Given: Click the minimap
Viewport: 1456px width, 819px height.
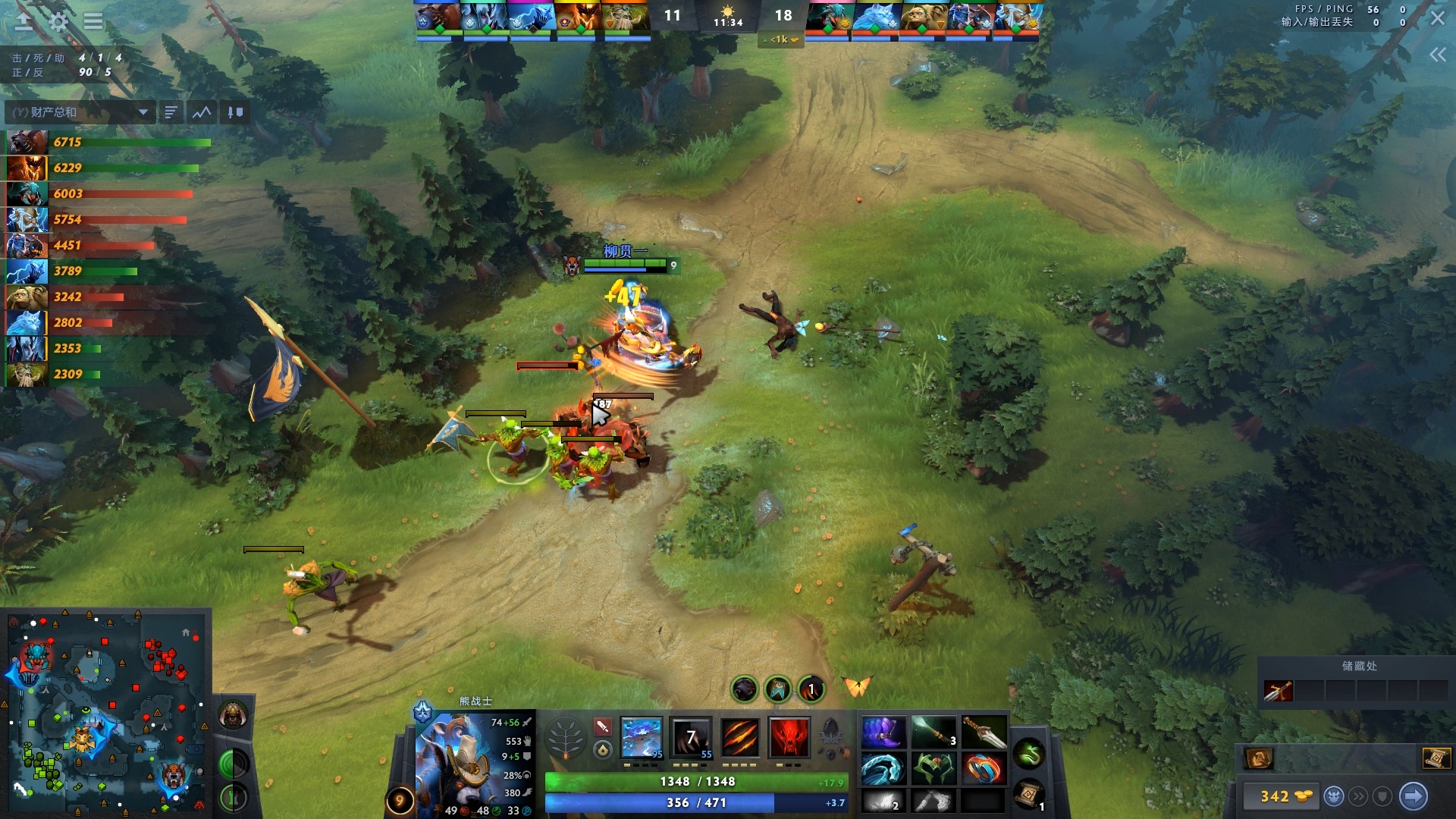Looking at the screenshot, I should 106,713.
